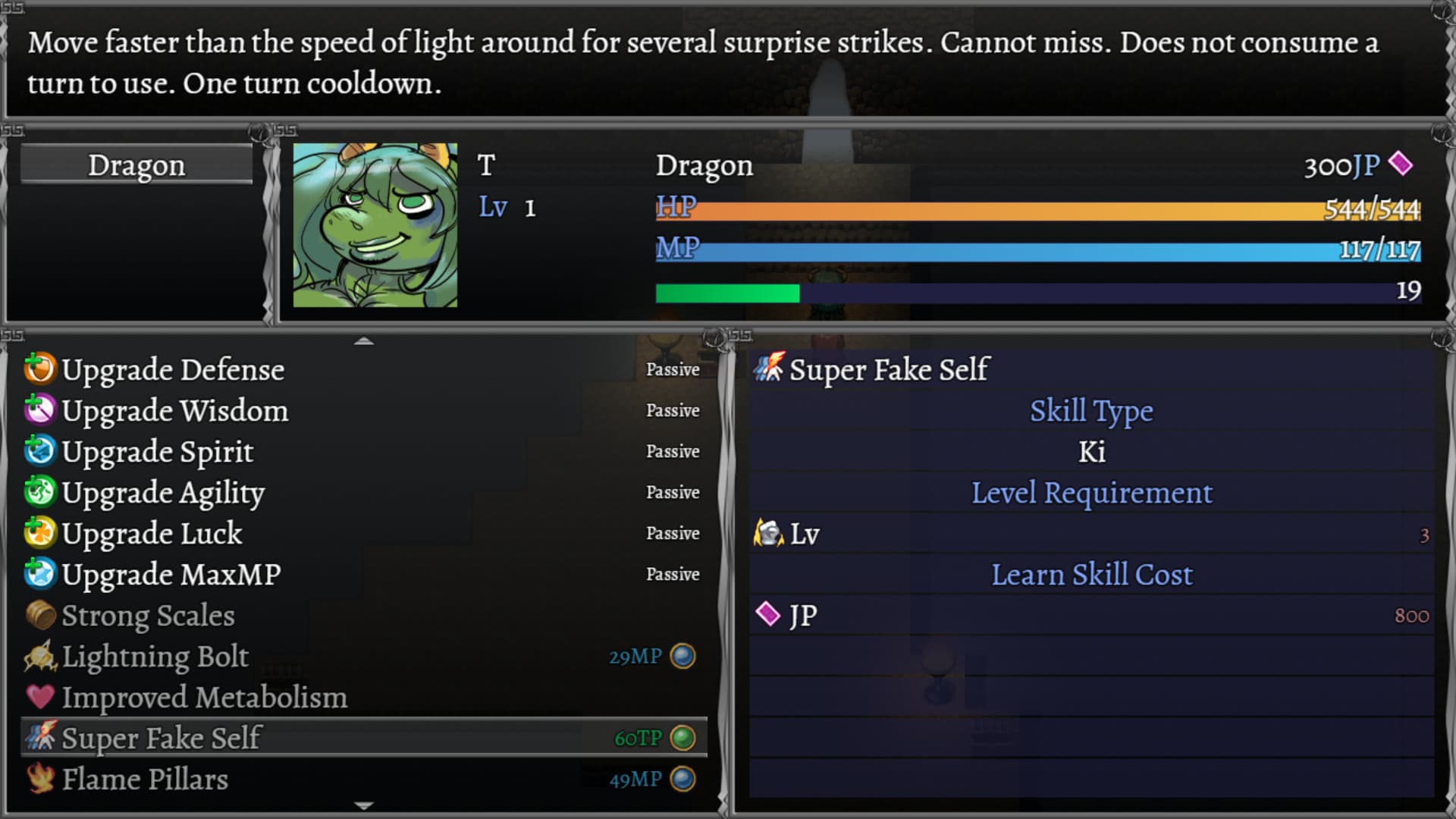Image resolution: width=1456 pixels, height=819 pixels.
Task: Click the green TP progress bar
Action: point(728,292)
